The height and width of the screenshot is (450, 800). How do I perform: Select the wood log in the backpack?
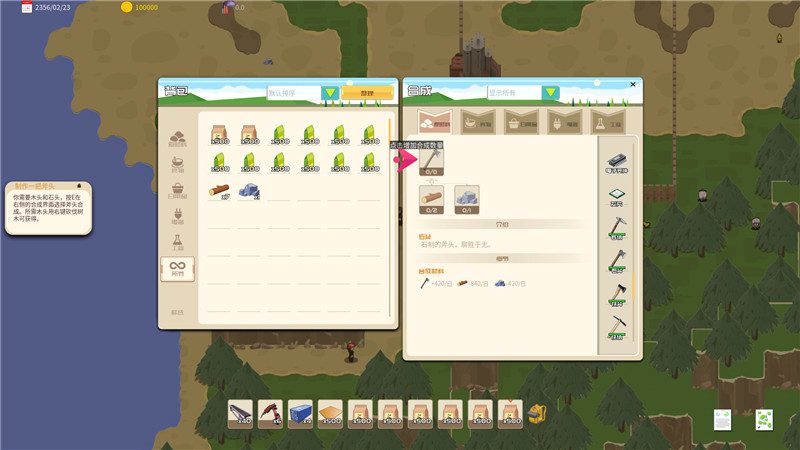click(x=219, y=189)
